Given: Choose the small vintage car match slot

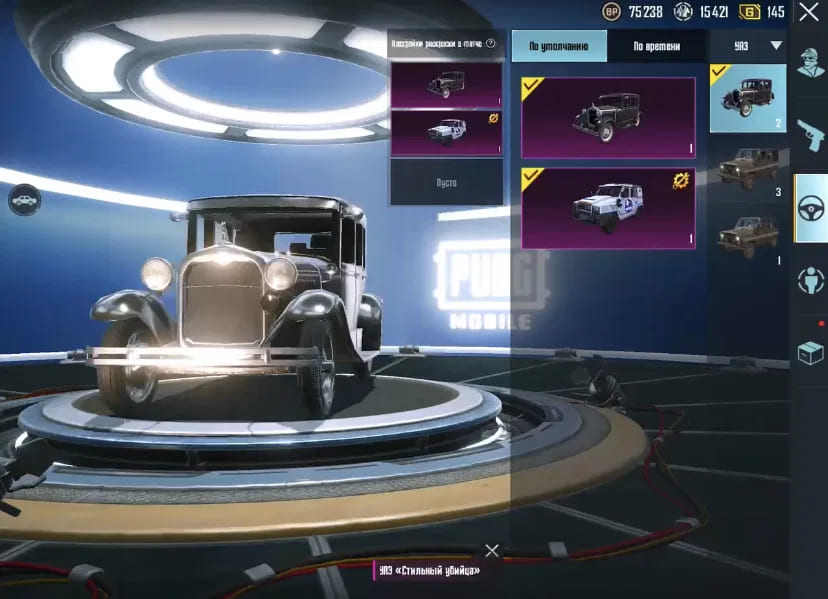Looking at the screenshot, I should click(446, 85).
